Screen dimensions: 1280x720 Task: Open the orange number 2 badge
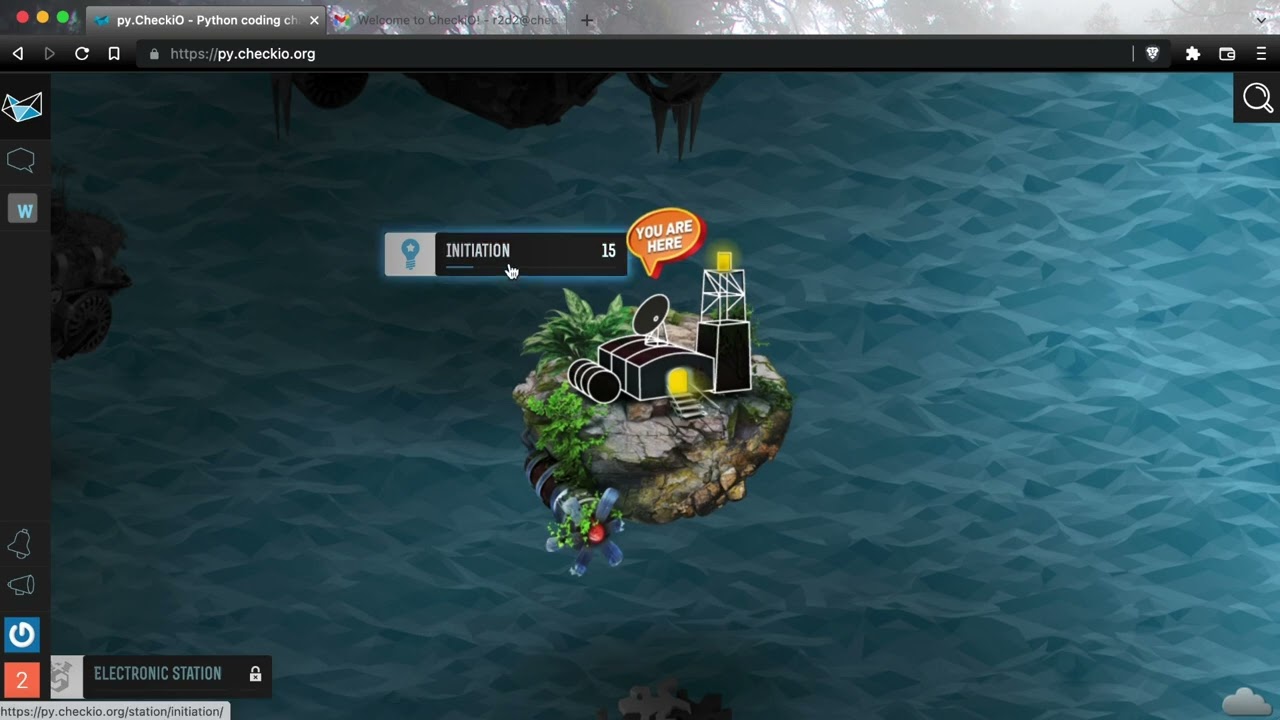pos(21,680)
